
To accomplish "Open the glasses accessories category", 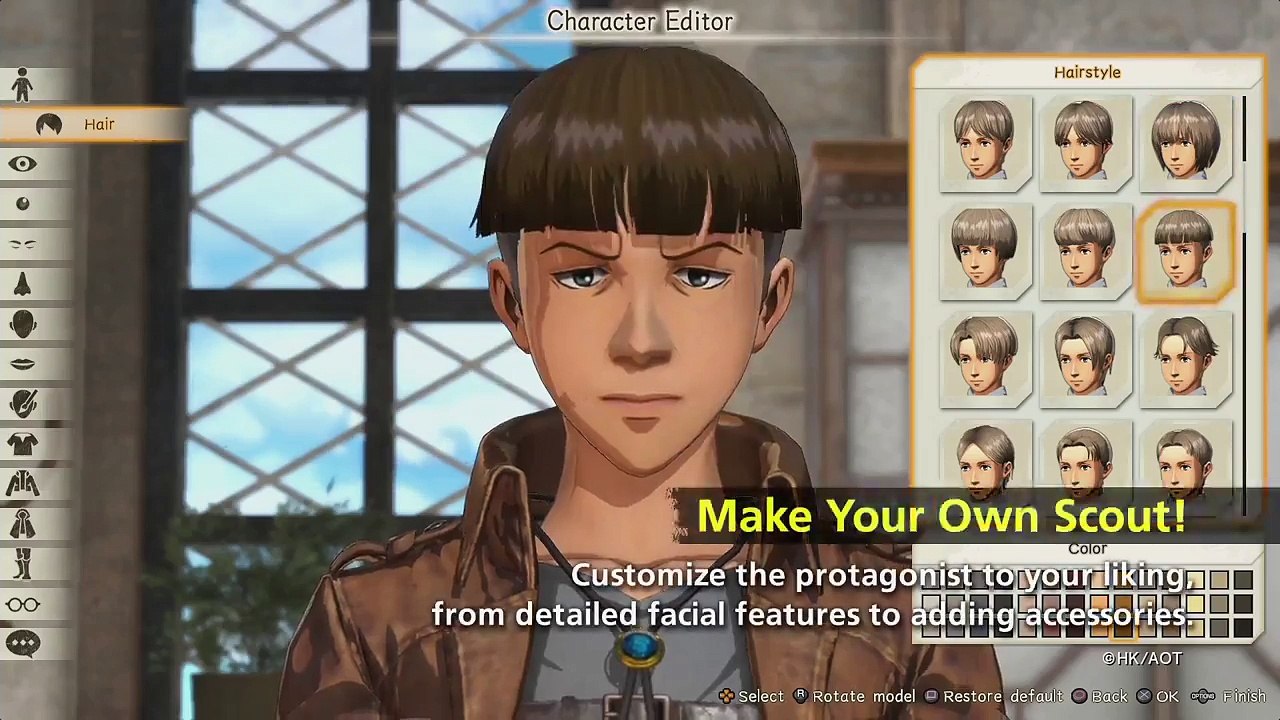I will [22, 604].
